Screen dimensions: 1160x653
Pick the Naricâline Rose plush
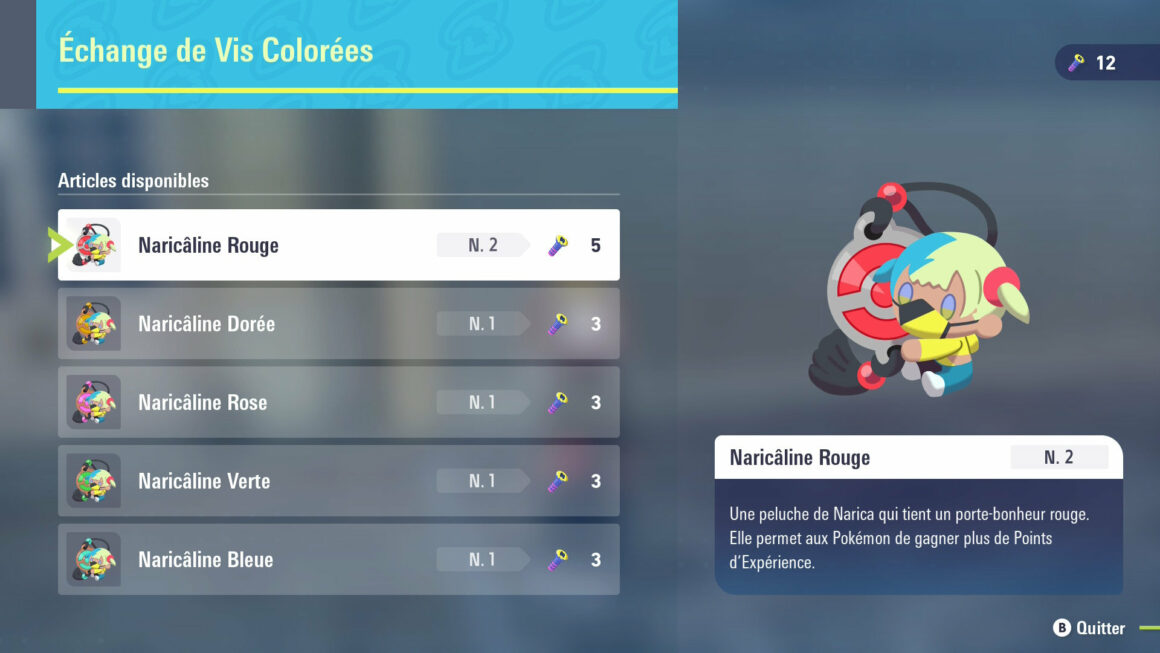338,402
